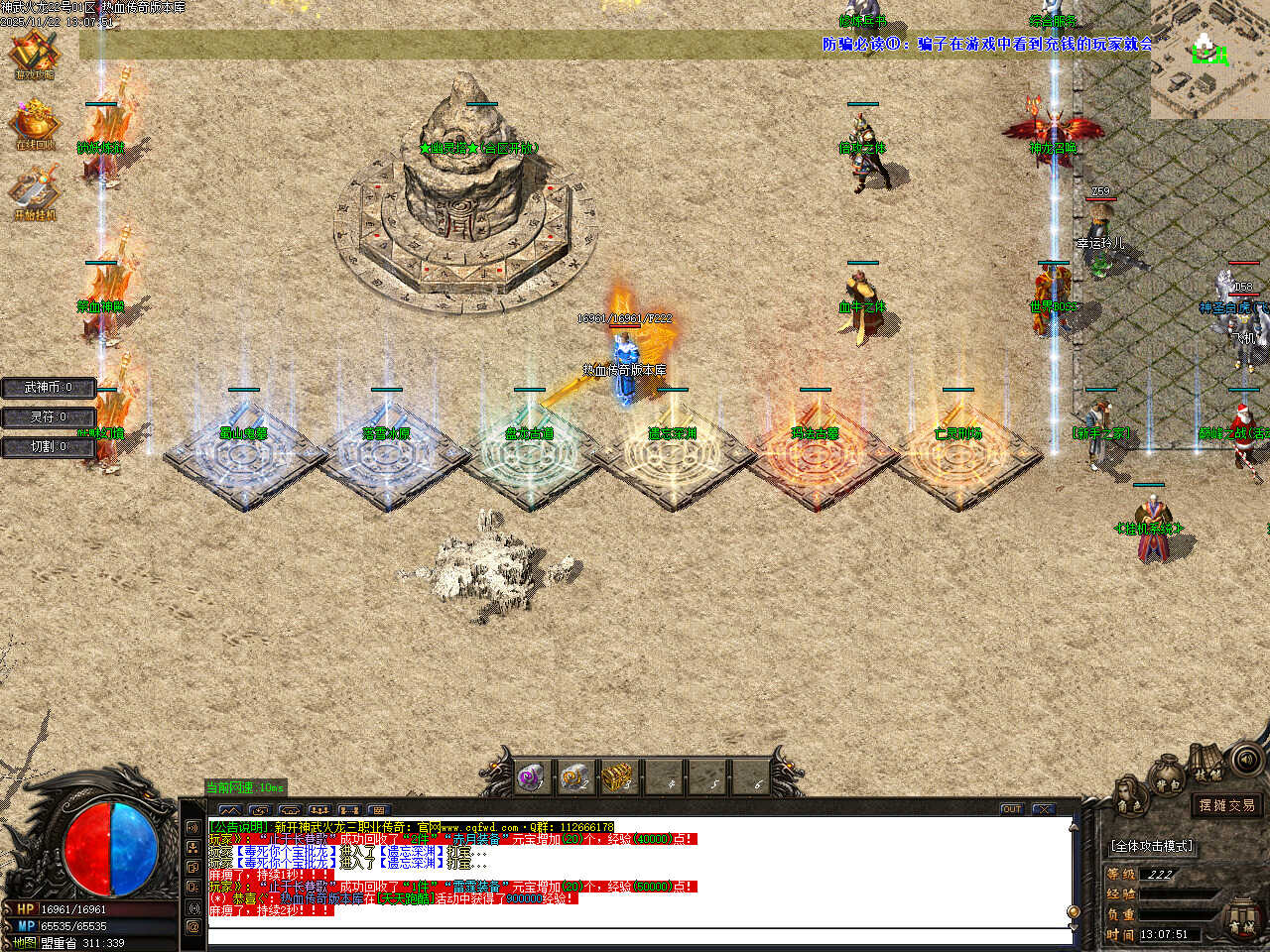The width and height of the screenshot is (1270, 952).
Task: Open the 角色 character panel
Action: pyautogui.click(x=1129, y=794)
